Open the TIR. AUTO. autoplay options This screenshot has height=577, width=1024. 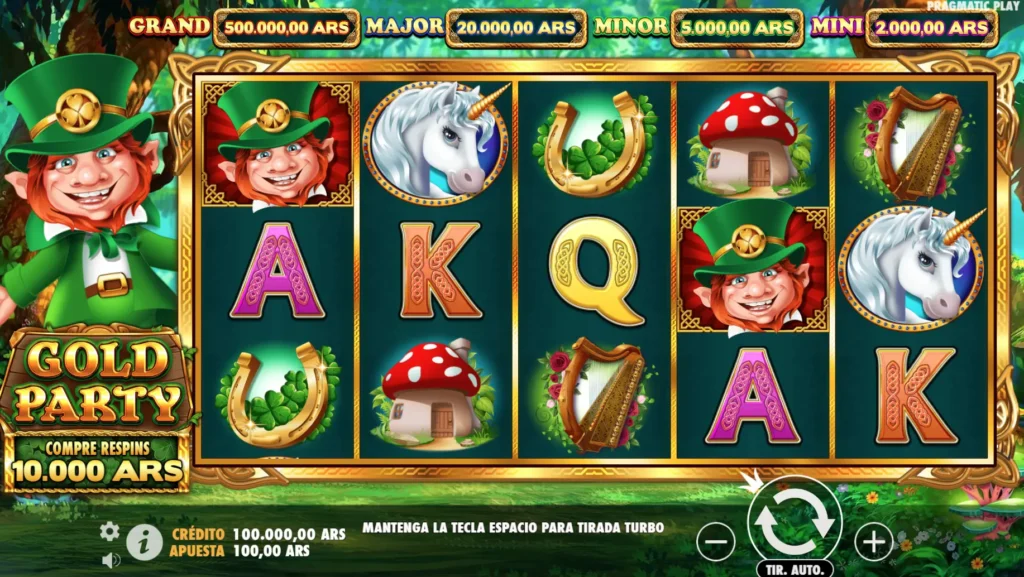(x=794, y=568)
